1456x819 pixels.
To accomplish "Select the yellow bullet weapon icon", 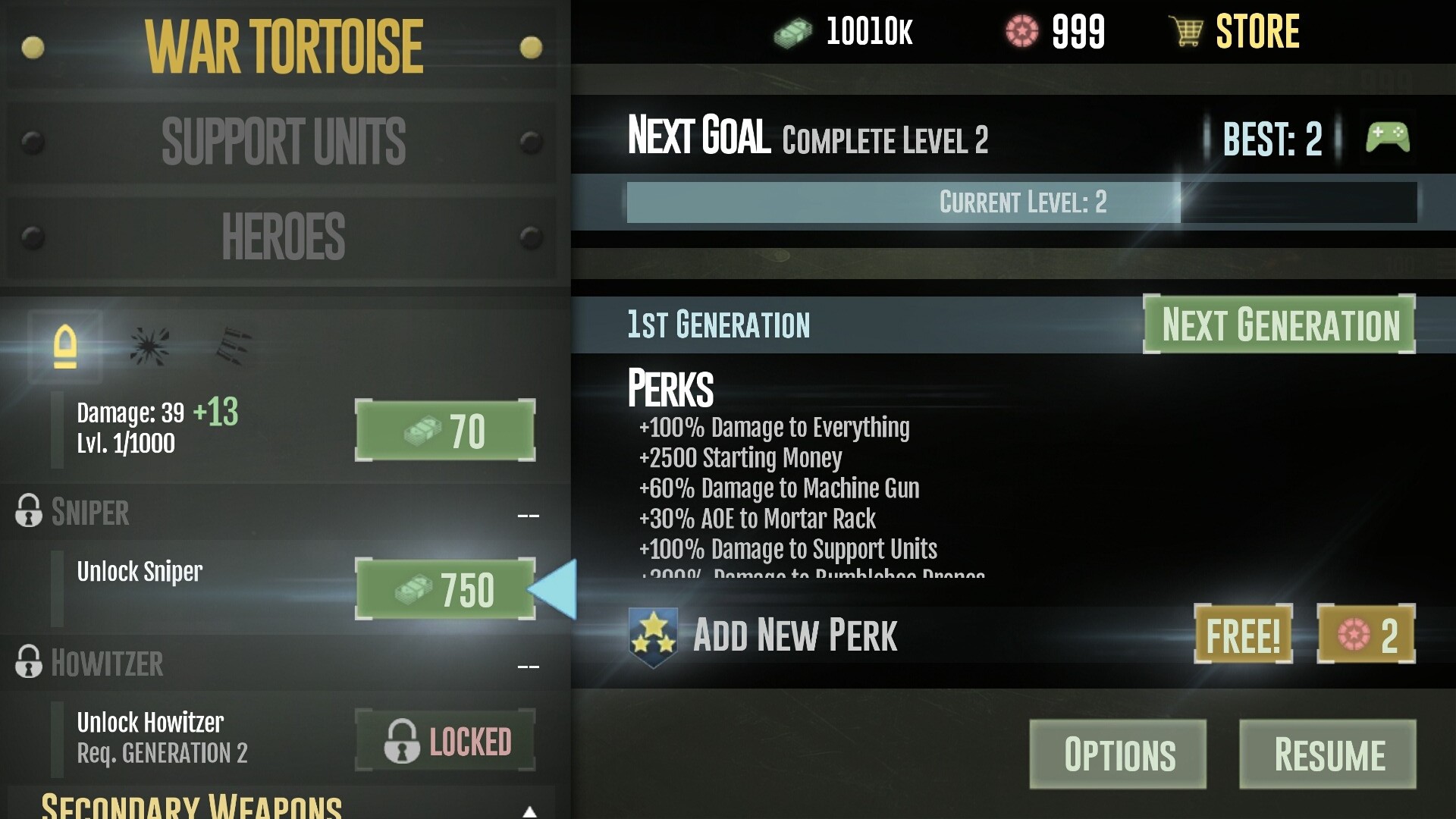I will pos(65,347).
